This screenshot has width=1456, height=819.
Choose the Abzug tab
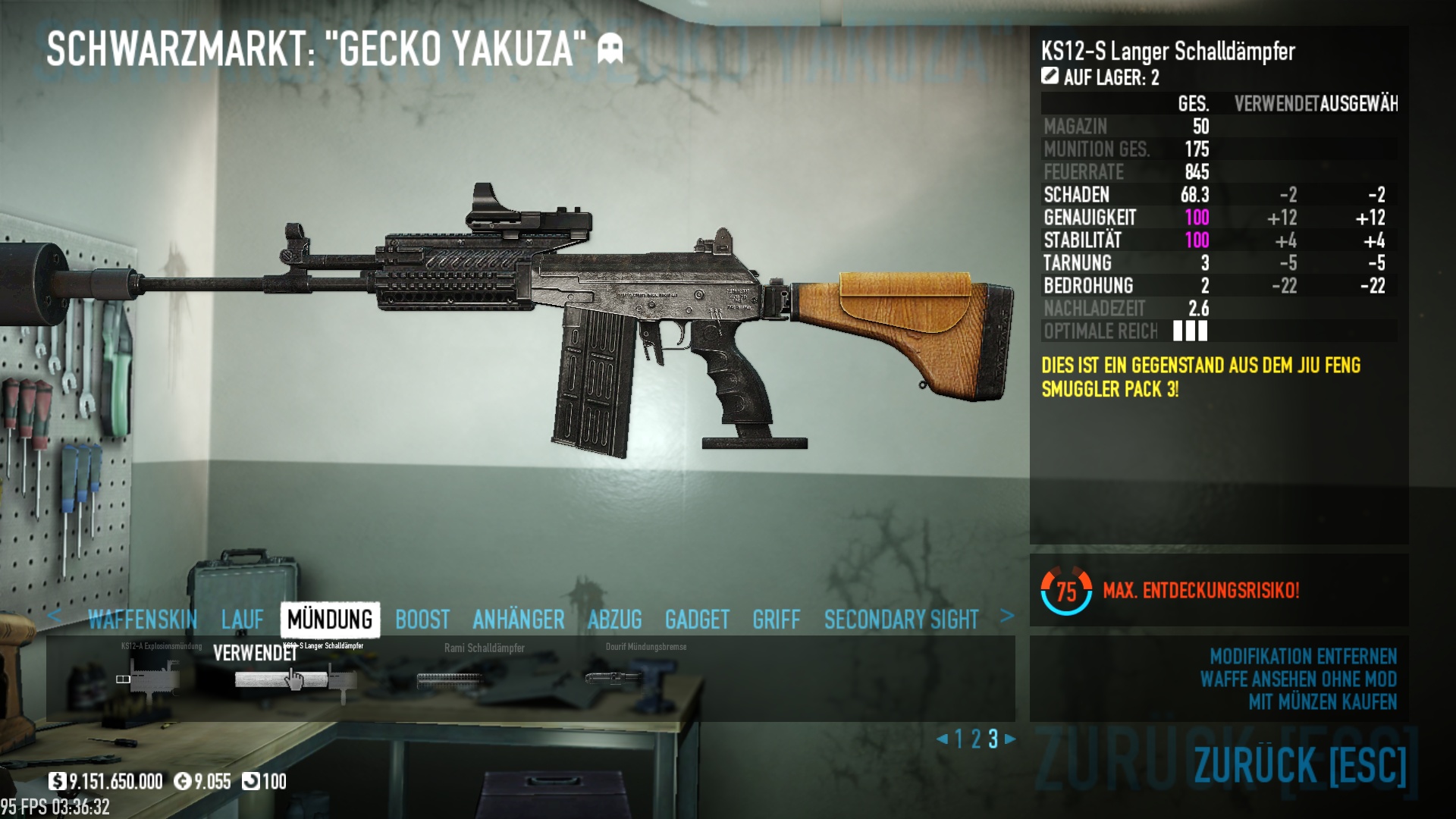coord(614,620)
